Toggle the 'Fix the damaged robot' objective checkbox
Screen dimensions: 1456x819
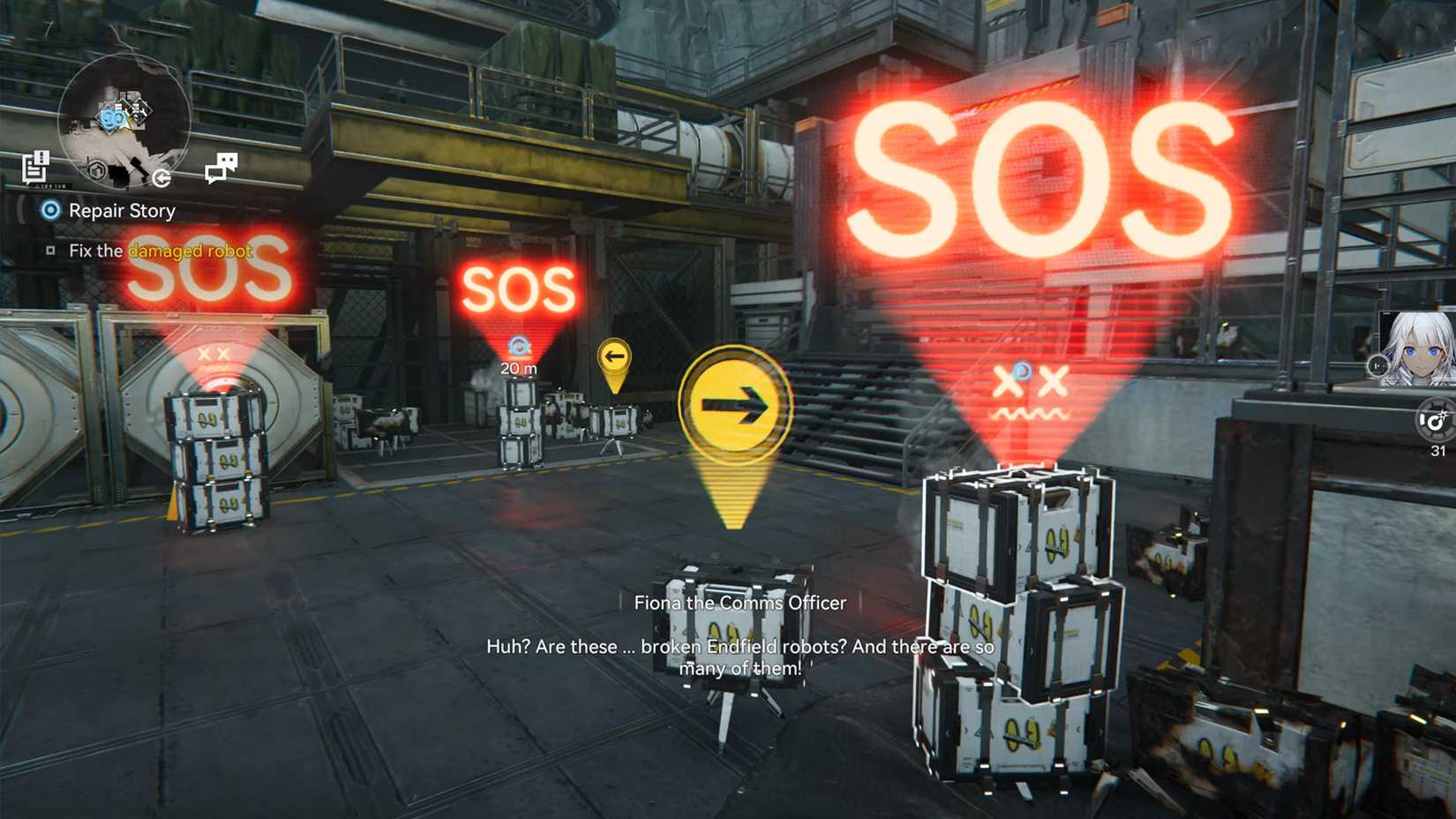pyautogui.click(x=50, y=252)
